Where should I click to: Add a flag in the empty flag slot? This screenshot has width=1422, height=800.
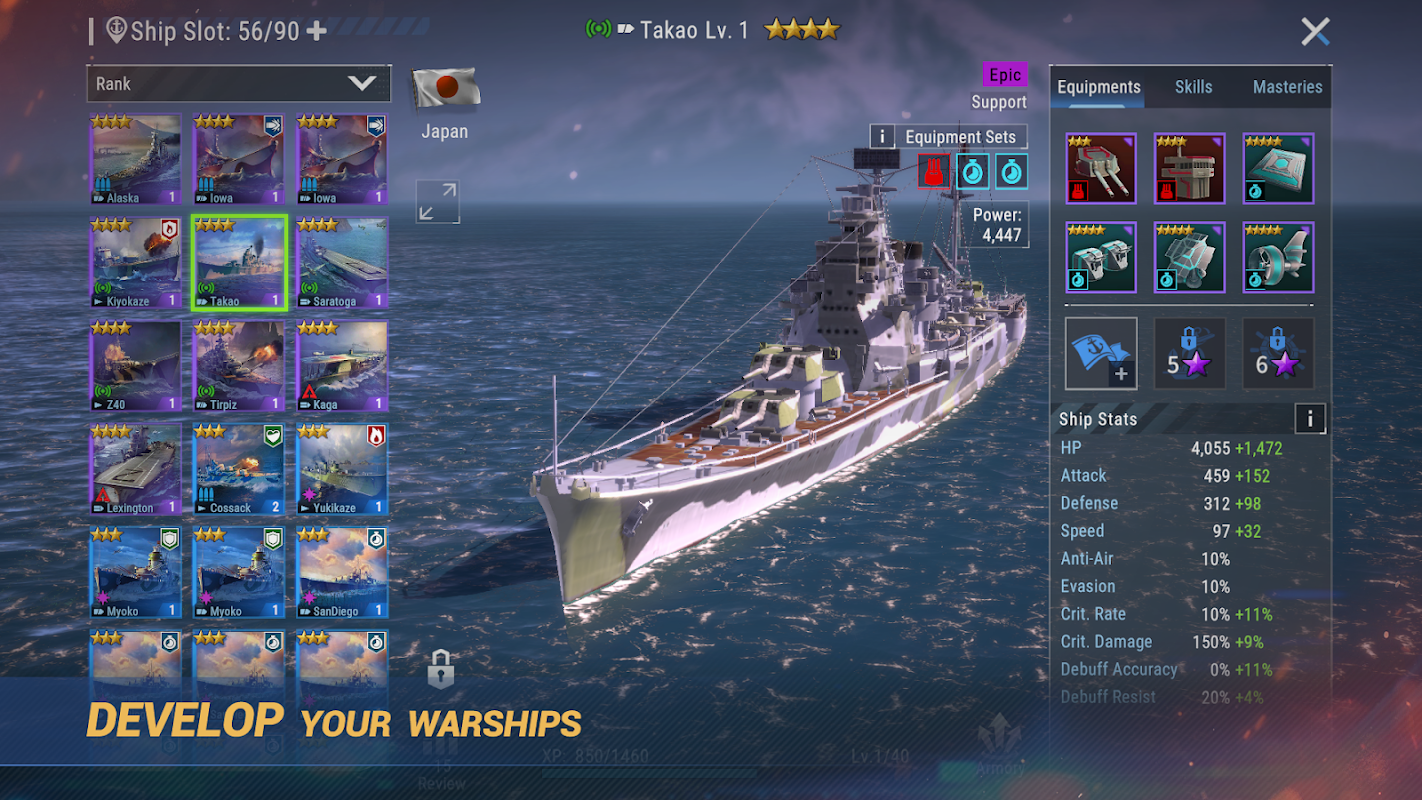coord(1100,353)
